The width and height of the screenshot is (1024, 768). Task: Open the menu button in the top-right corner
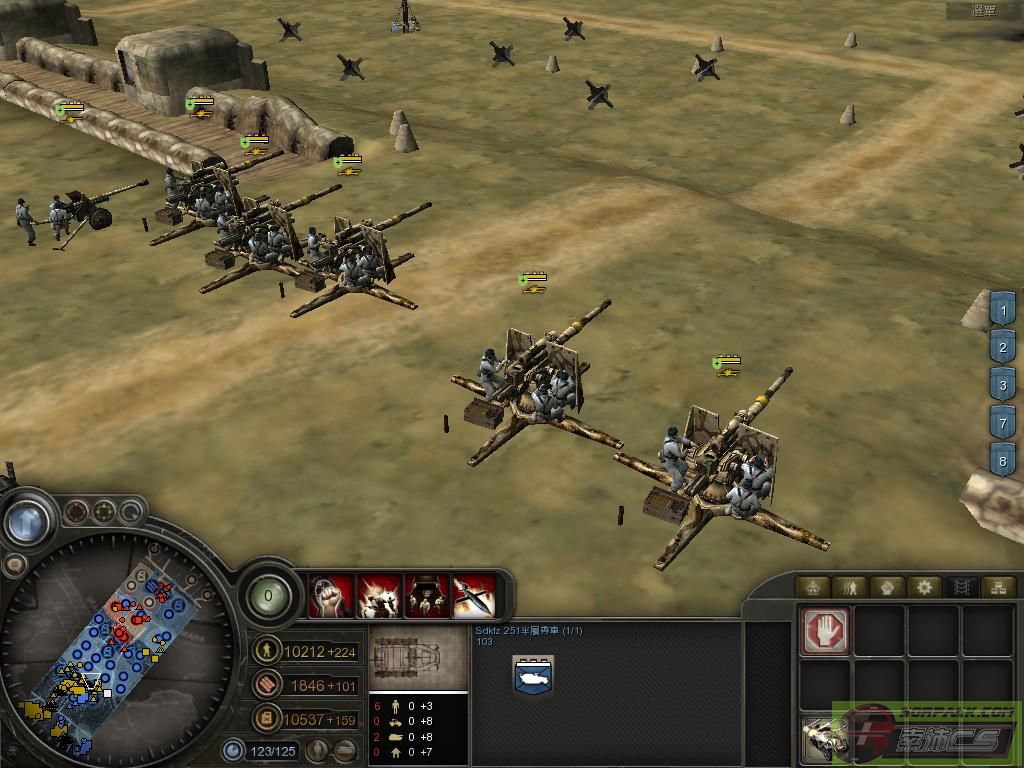pos(984,11)
